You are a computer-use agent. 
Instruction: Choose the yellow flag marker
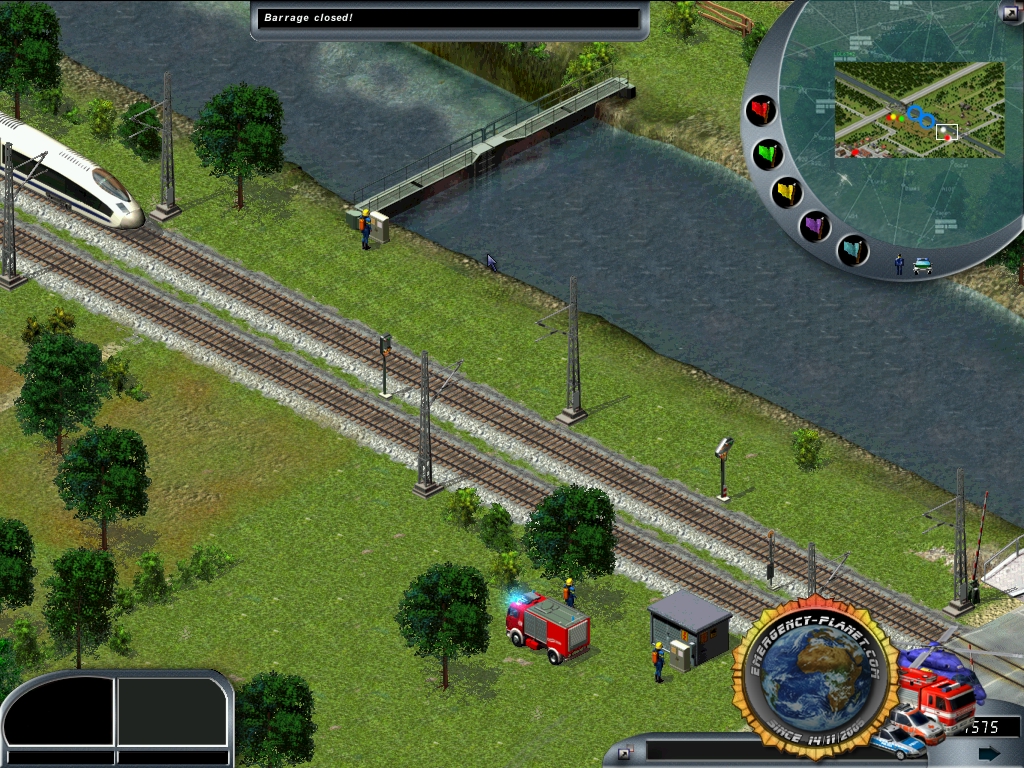tap(787, 191)
